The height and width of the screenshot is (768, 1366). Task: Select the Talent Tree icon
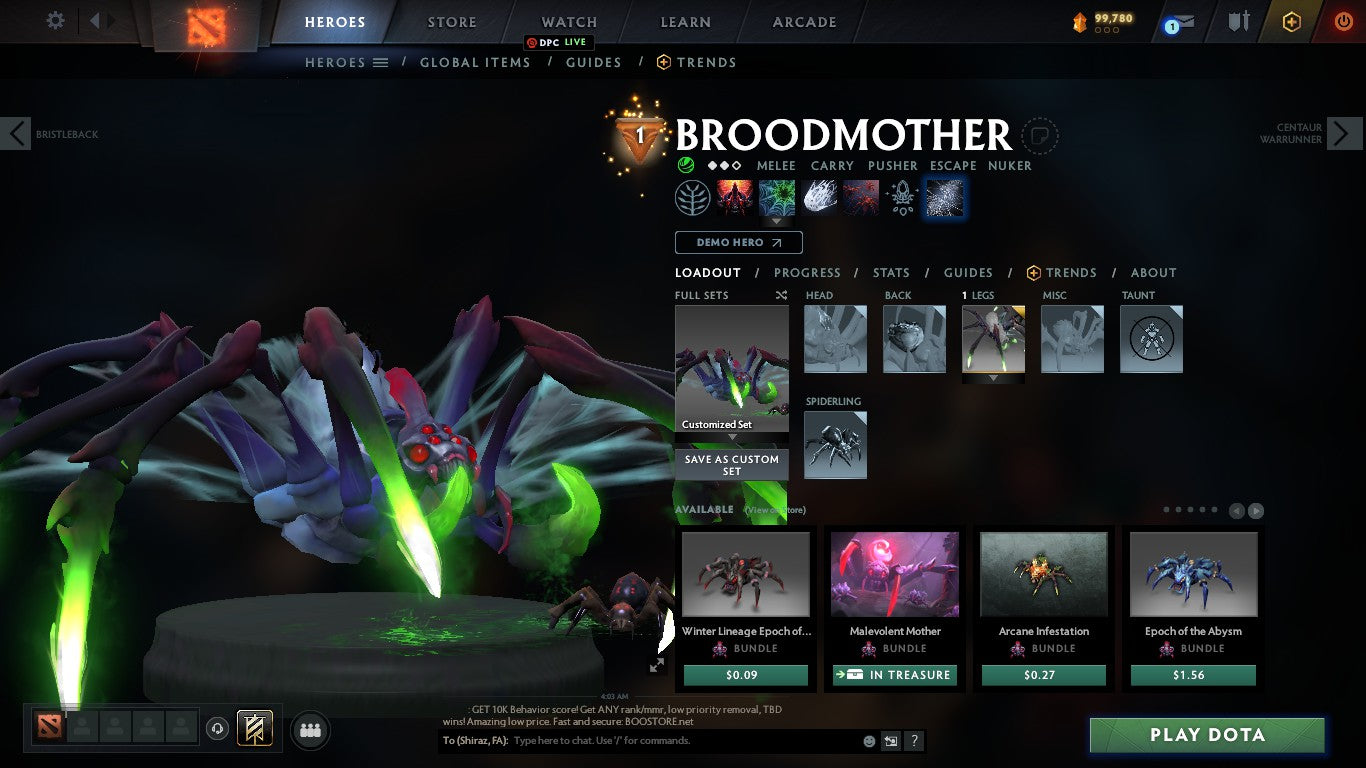coord(693,197)
